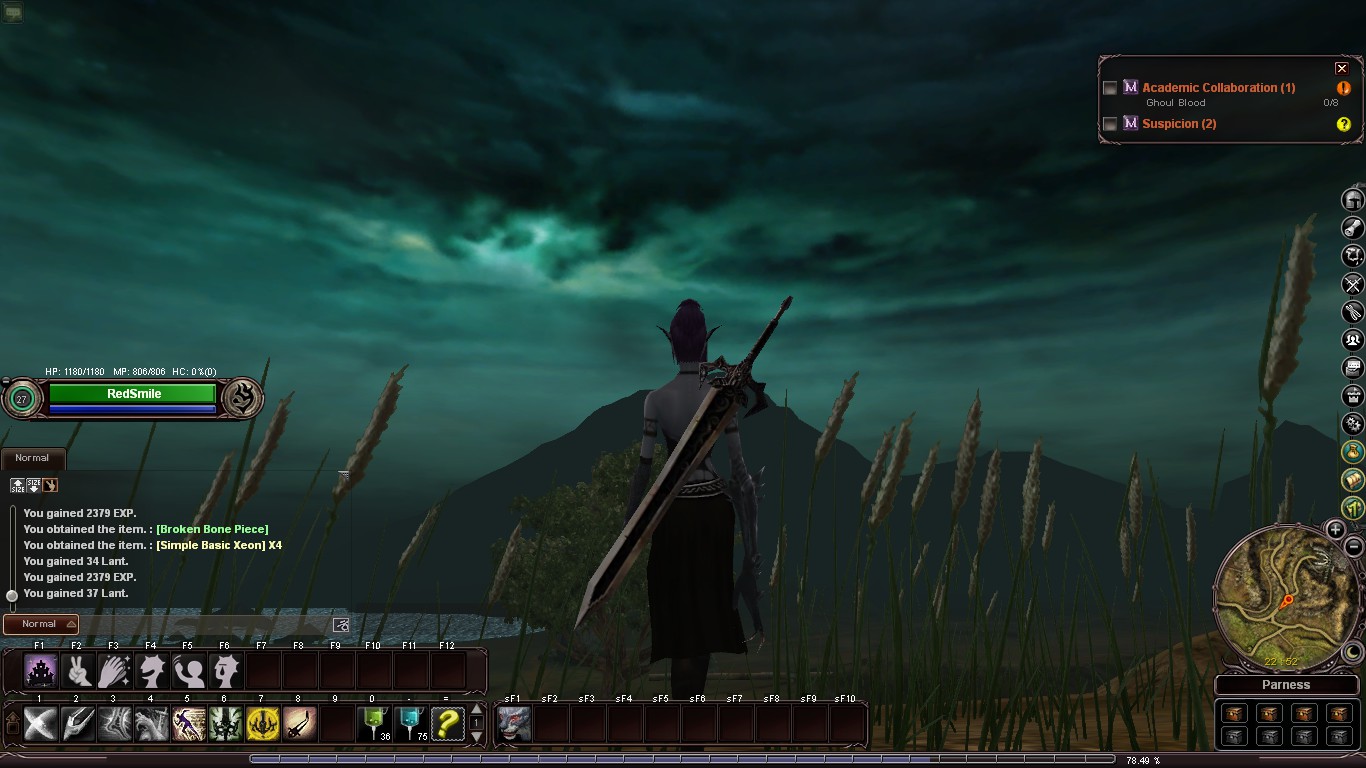The height and width of the screenshot is (768, 1366).
Task: Open the community icon showing three figures
Action: [x=1354, y=339]
